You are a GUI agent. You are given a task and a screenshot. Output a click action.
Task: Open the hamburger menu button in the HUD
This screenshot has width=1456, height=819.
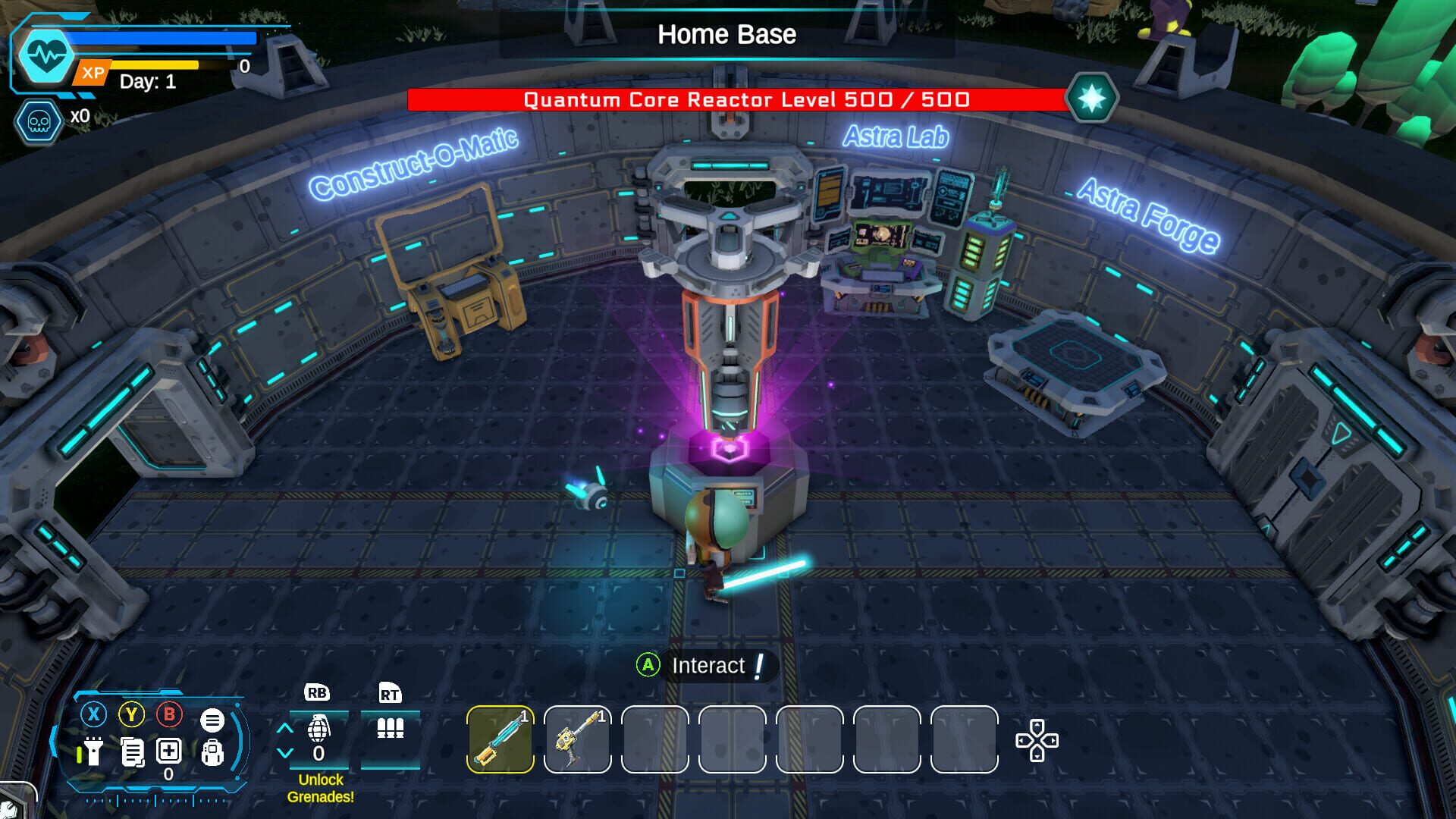[x=212, y=720]
